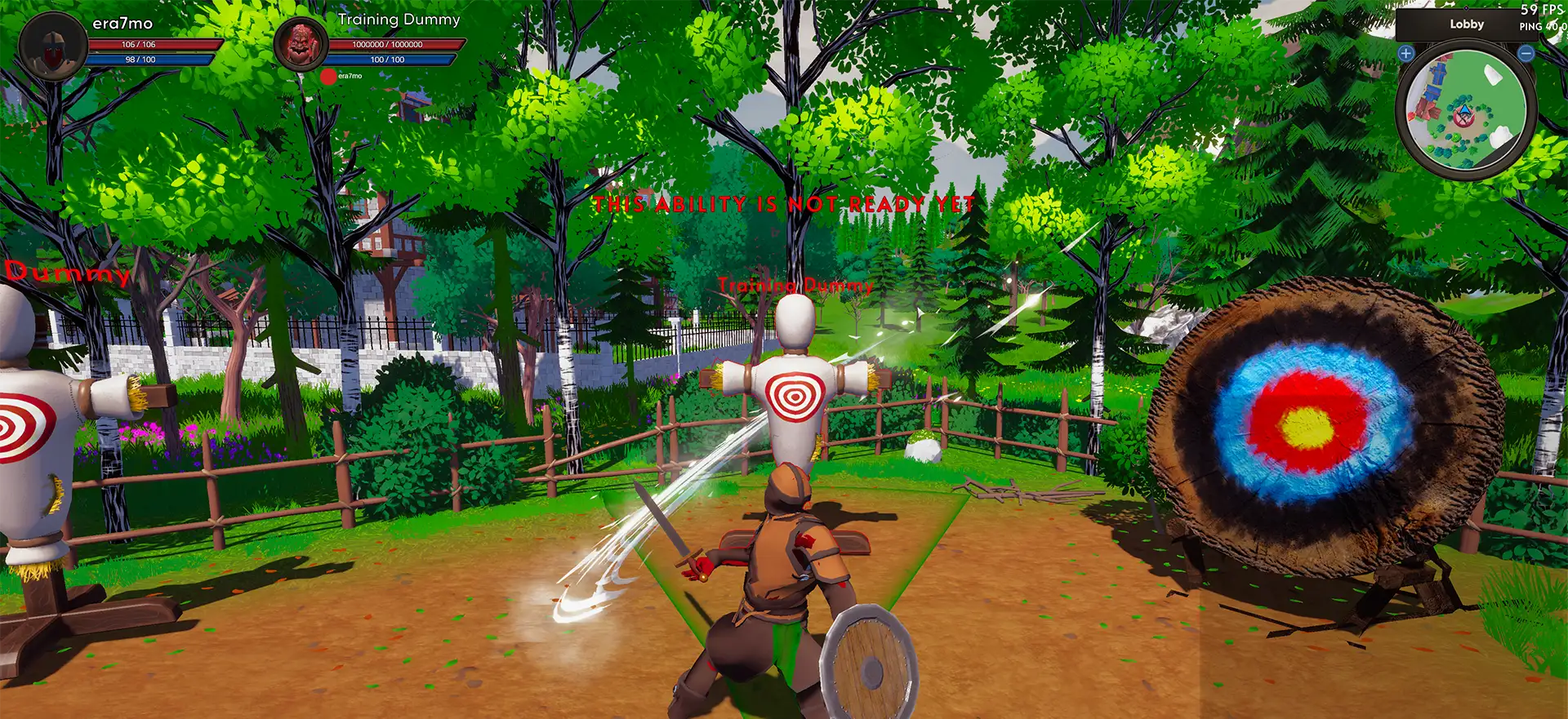Click the circular minimap
Screen dimensions: 1568x719
pyautogui.click(x=1465, y=109)
